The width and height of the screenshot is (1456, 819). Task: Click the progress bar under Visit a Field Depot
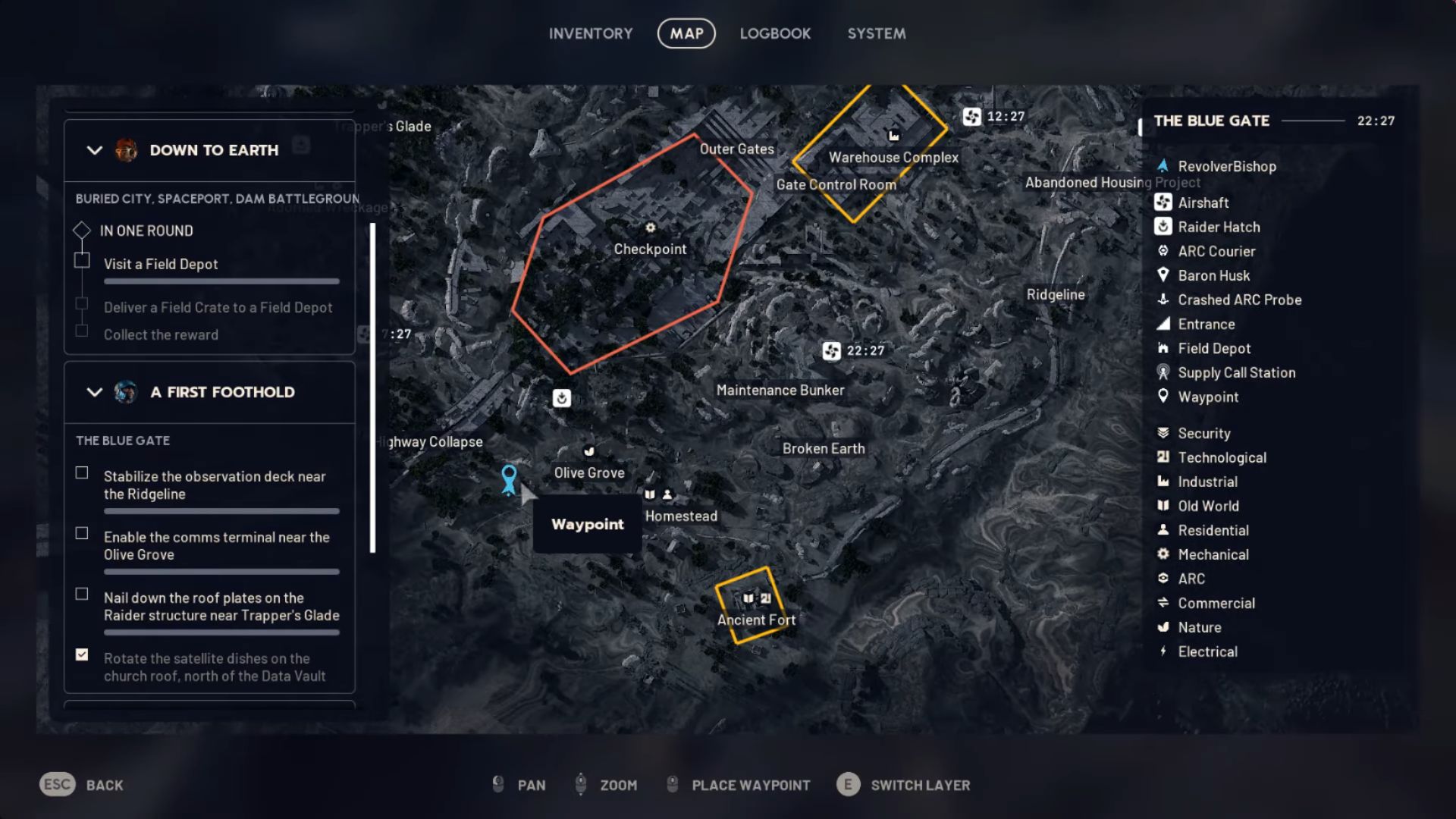click(221, 281)
